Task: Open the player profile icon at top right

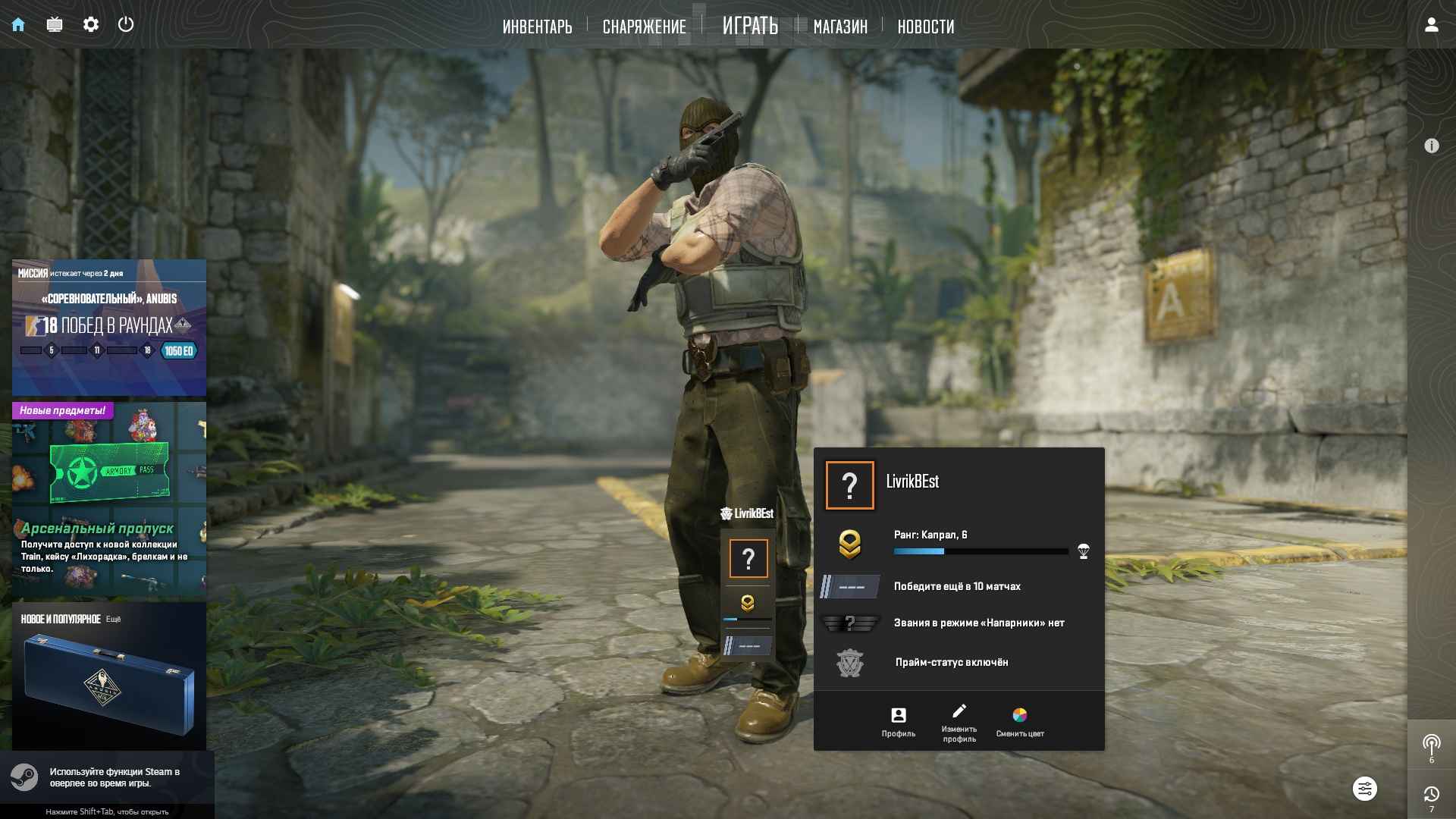Action: coord(1431,24)
